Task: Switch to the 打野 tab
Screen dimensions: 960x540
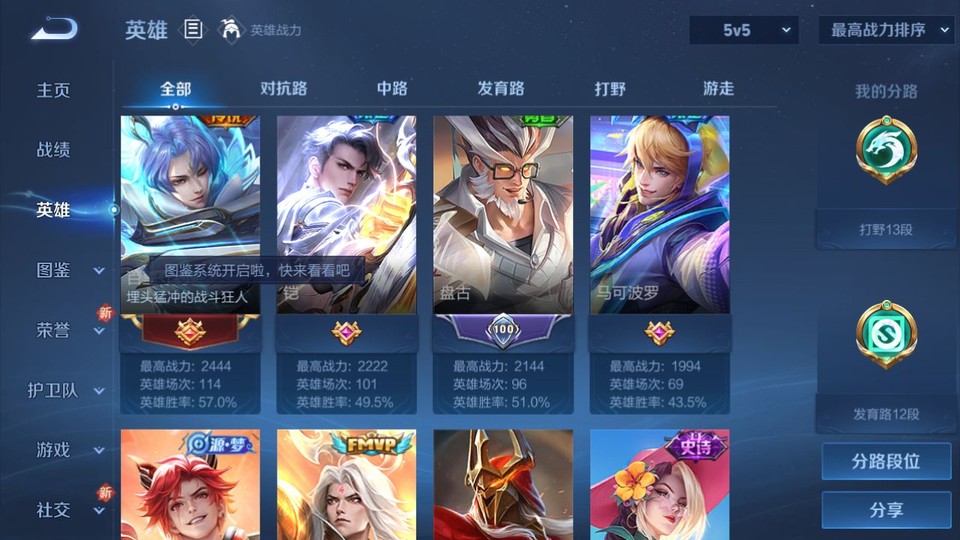Action: tap(610, 88)
